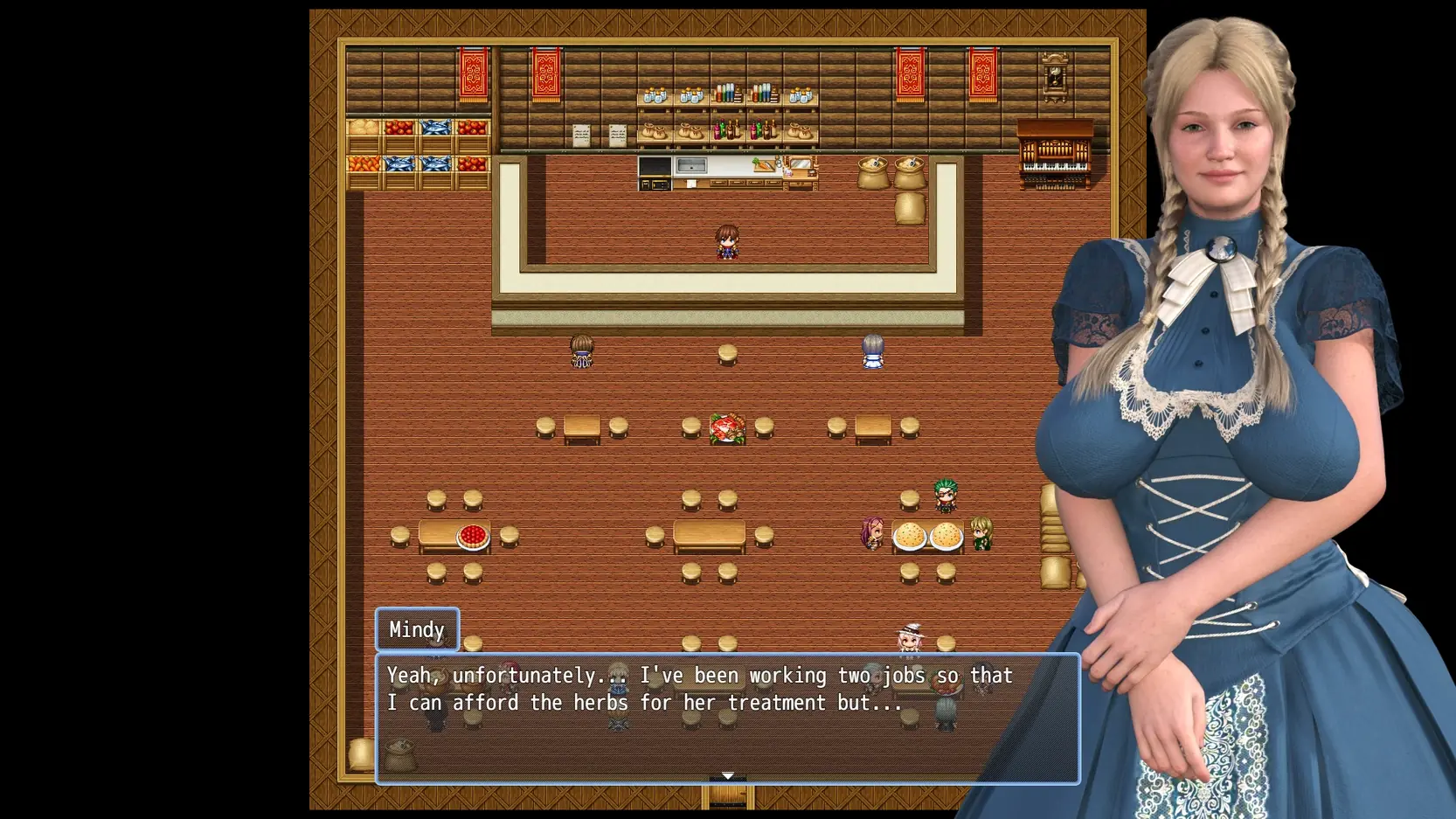Click the white continue arrow indicator
Image resolution: width=1456 pixels, height=819 pixels.
pos(727,776)
